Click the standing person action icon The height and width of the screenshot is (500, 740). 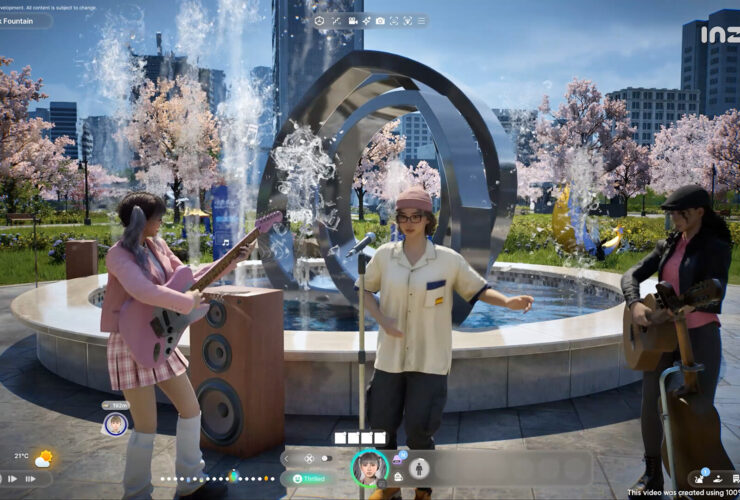pyautogui.click(x=421, y=468)
